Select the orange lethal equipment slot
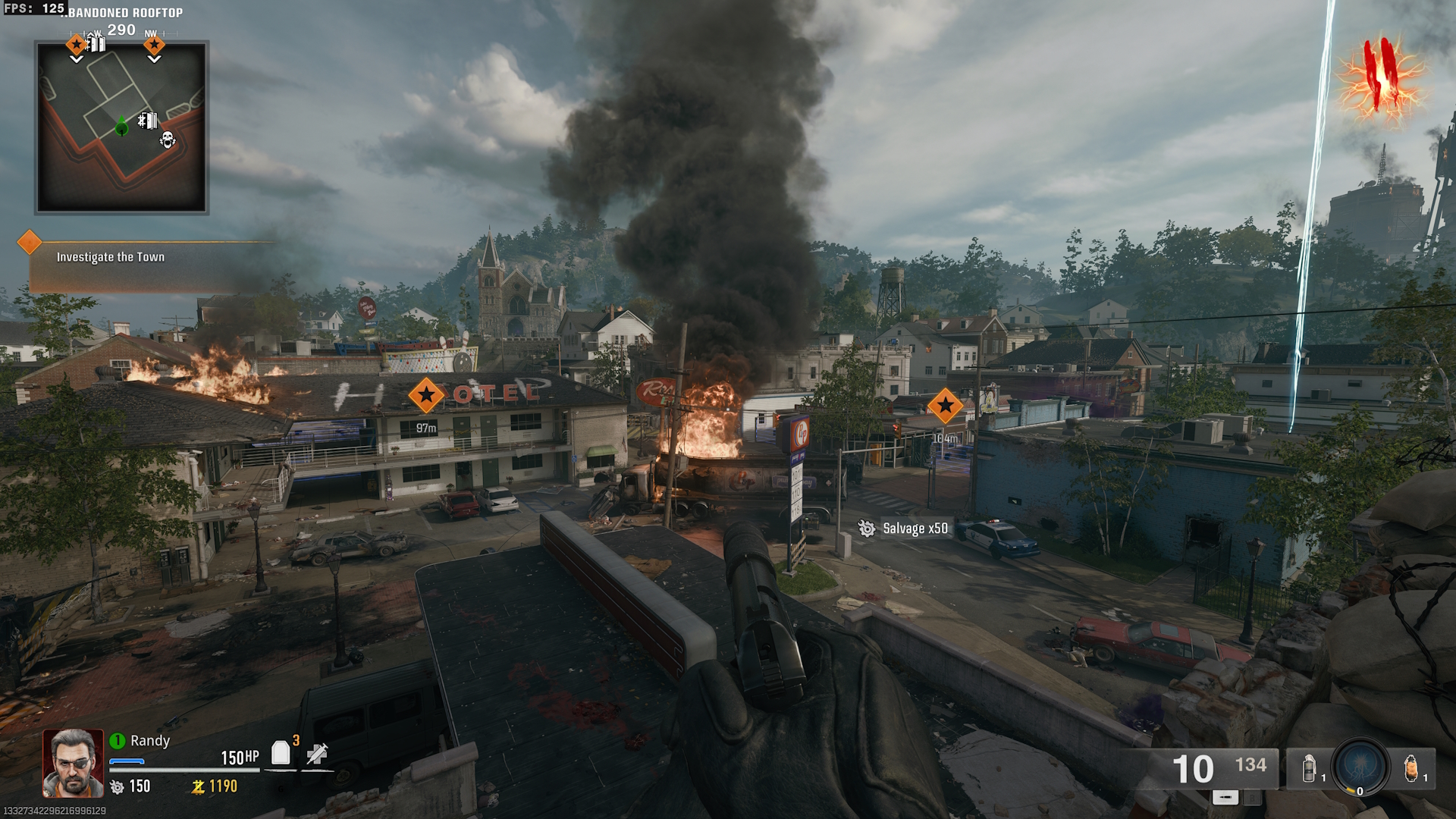The image size is (1456, 819). [x=1410, y=769]
